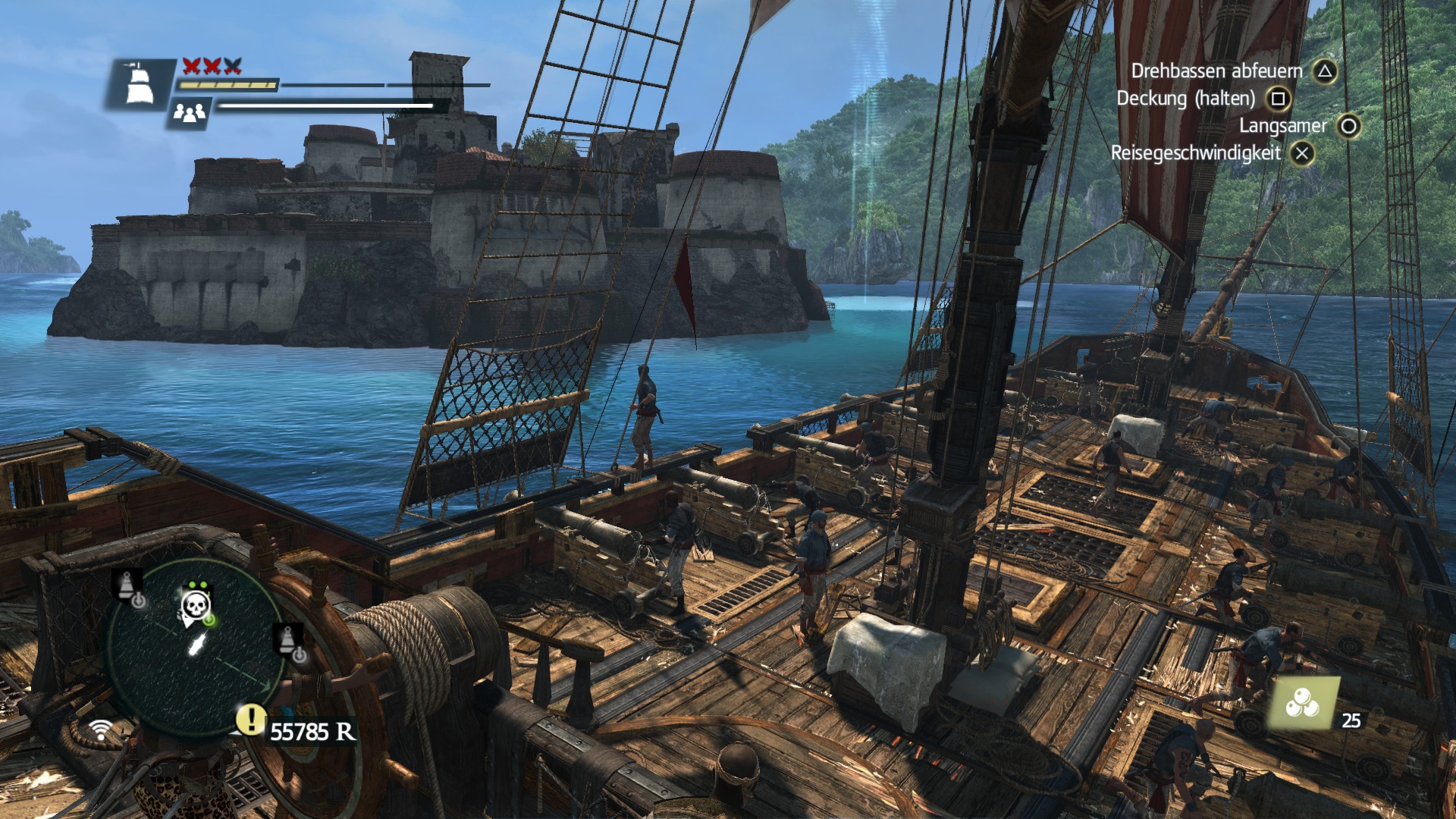Click the white ship arrow on the minimap

click(197, 645)
